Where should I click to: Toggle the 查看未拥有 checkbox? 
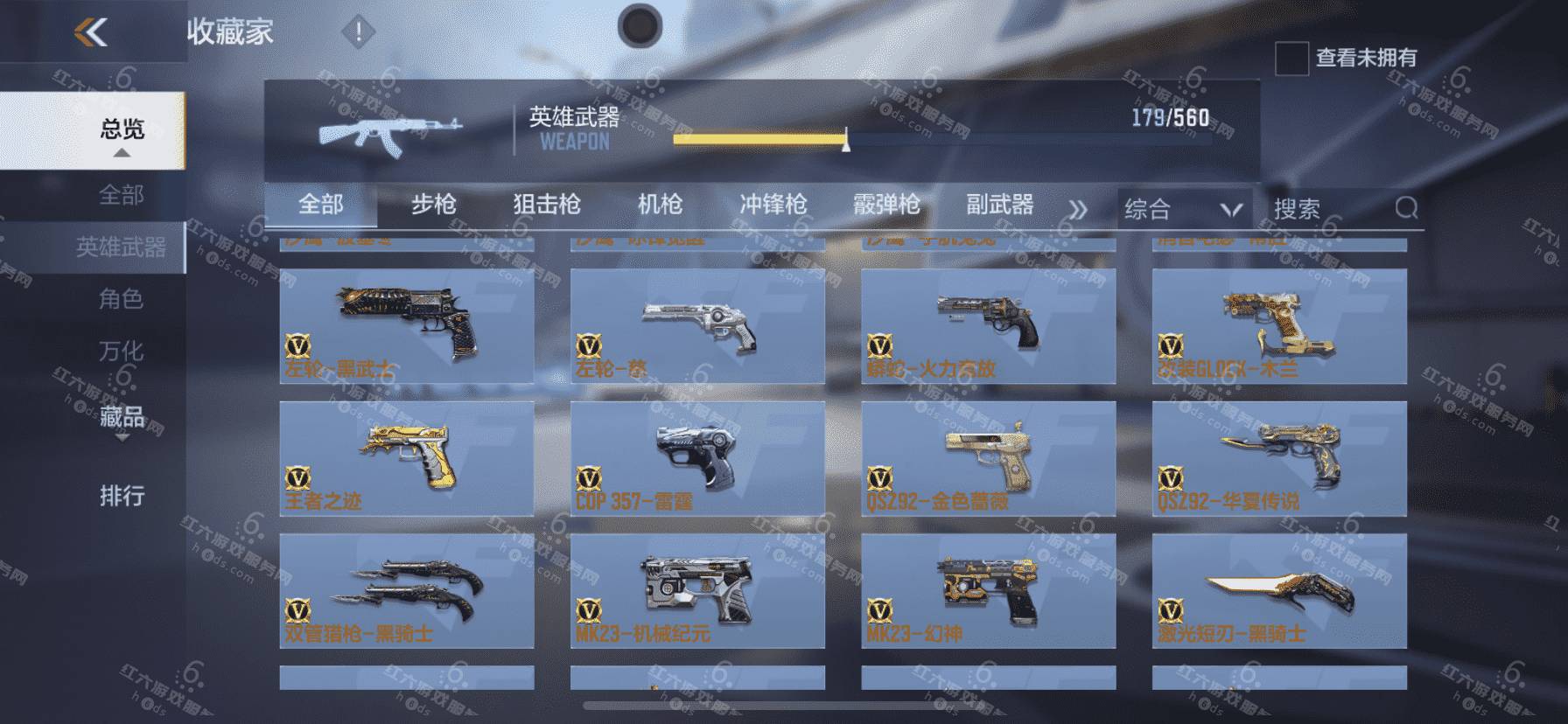coord(1291,59)
